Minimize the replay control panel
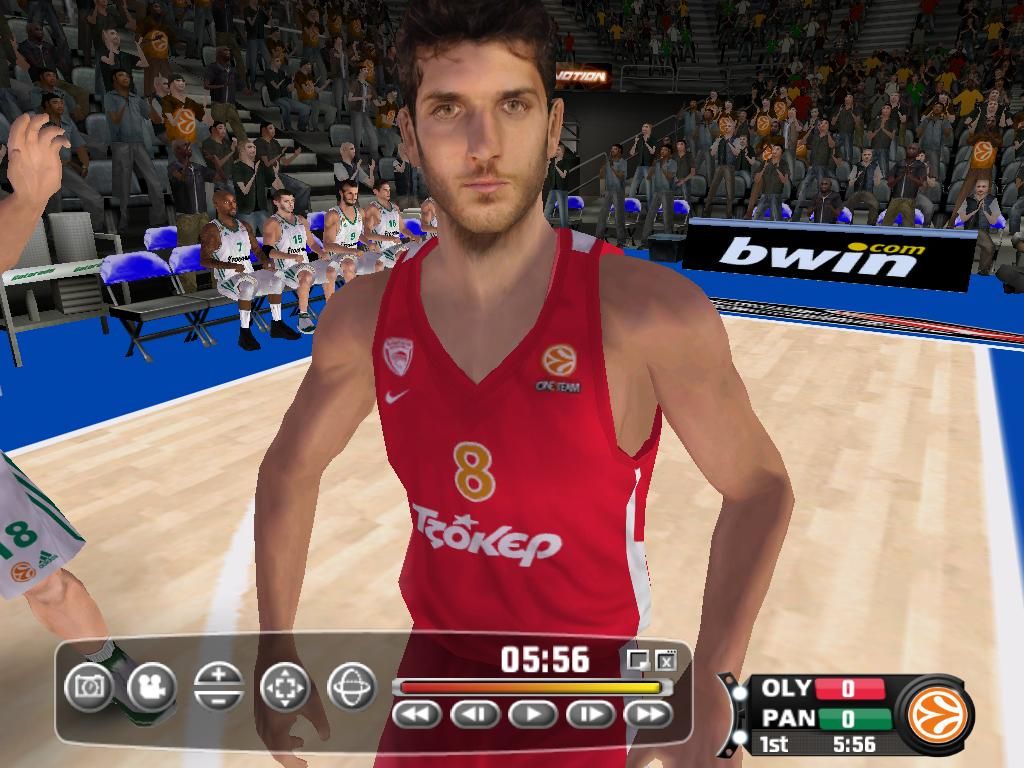The width and height of the screenshot is (1024, 768). (637, 659)
